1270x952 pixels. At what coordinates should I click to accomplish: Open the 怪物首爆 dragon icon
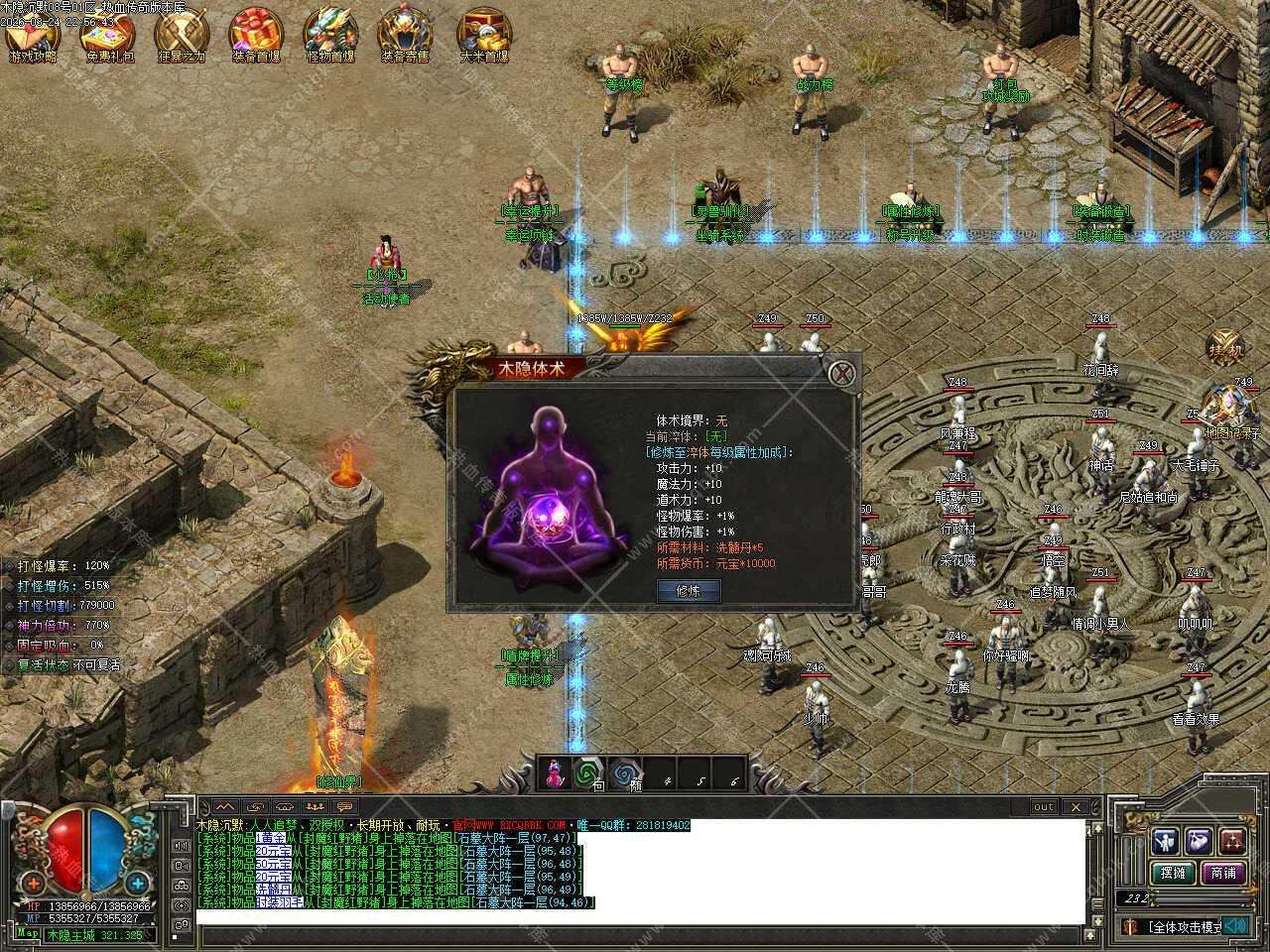[x=330, y=32]
